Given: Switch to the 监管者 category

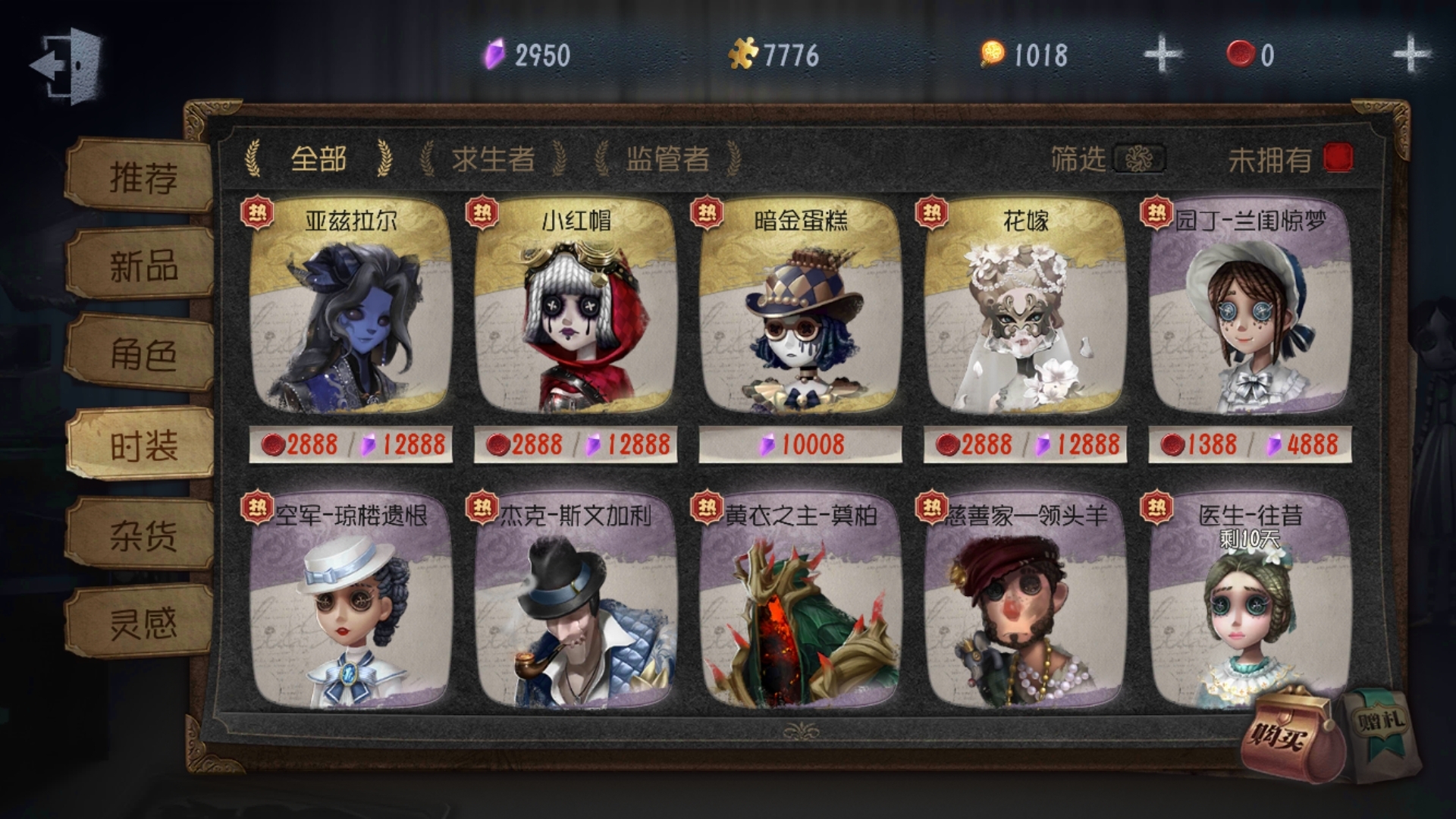Looking at the screenshot, I should click(x=667, y=157).
